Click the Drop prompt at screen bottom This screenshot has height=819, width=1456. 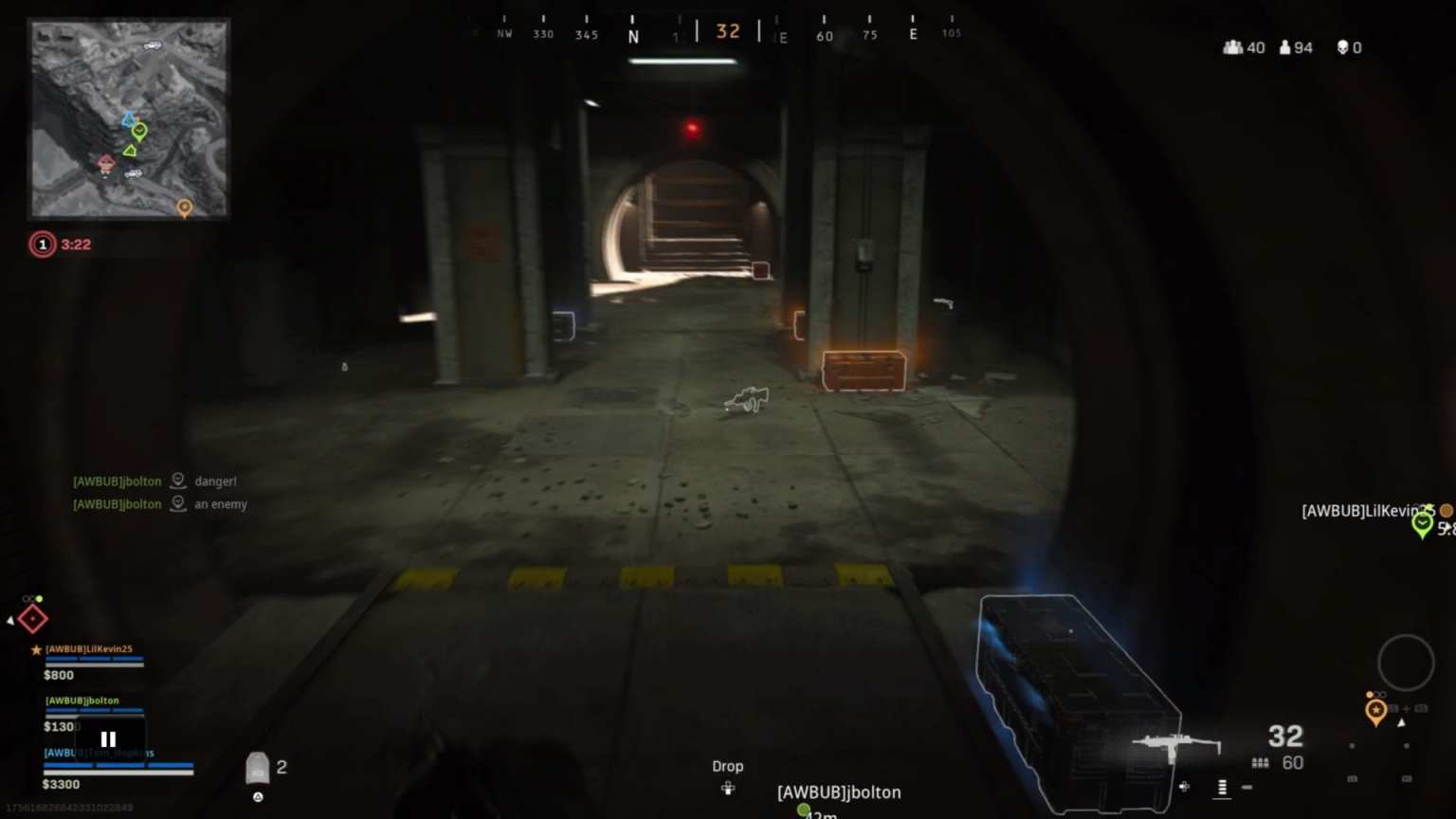728,766
